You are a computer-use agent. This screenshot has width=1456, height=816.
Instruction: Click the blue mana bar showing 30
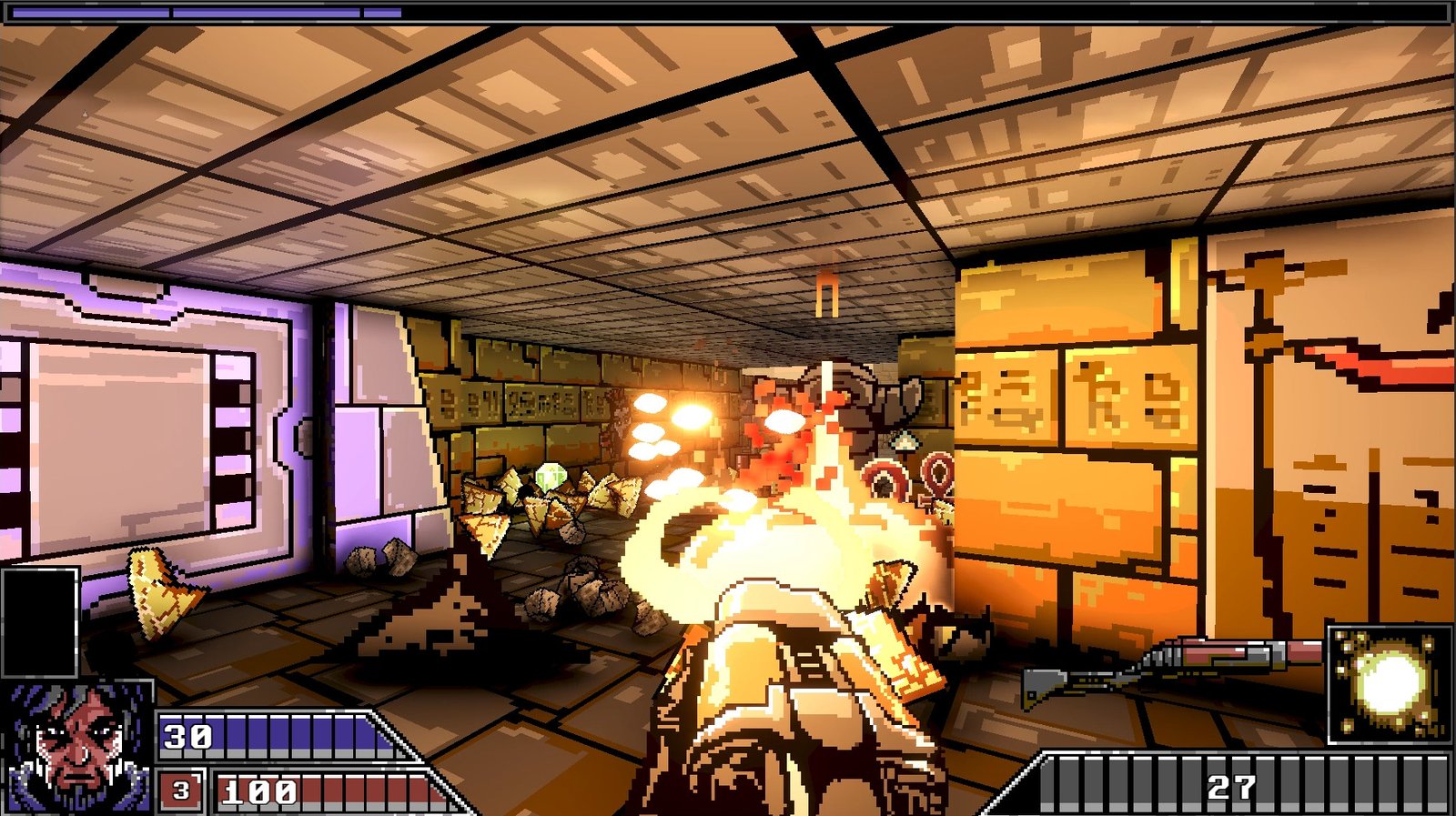click(273, 732)
